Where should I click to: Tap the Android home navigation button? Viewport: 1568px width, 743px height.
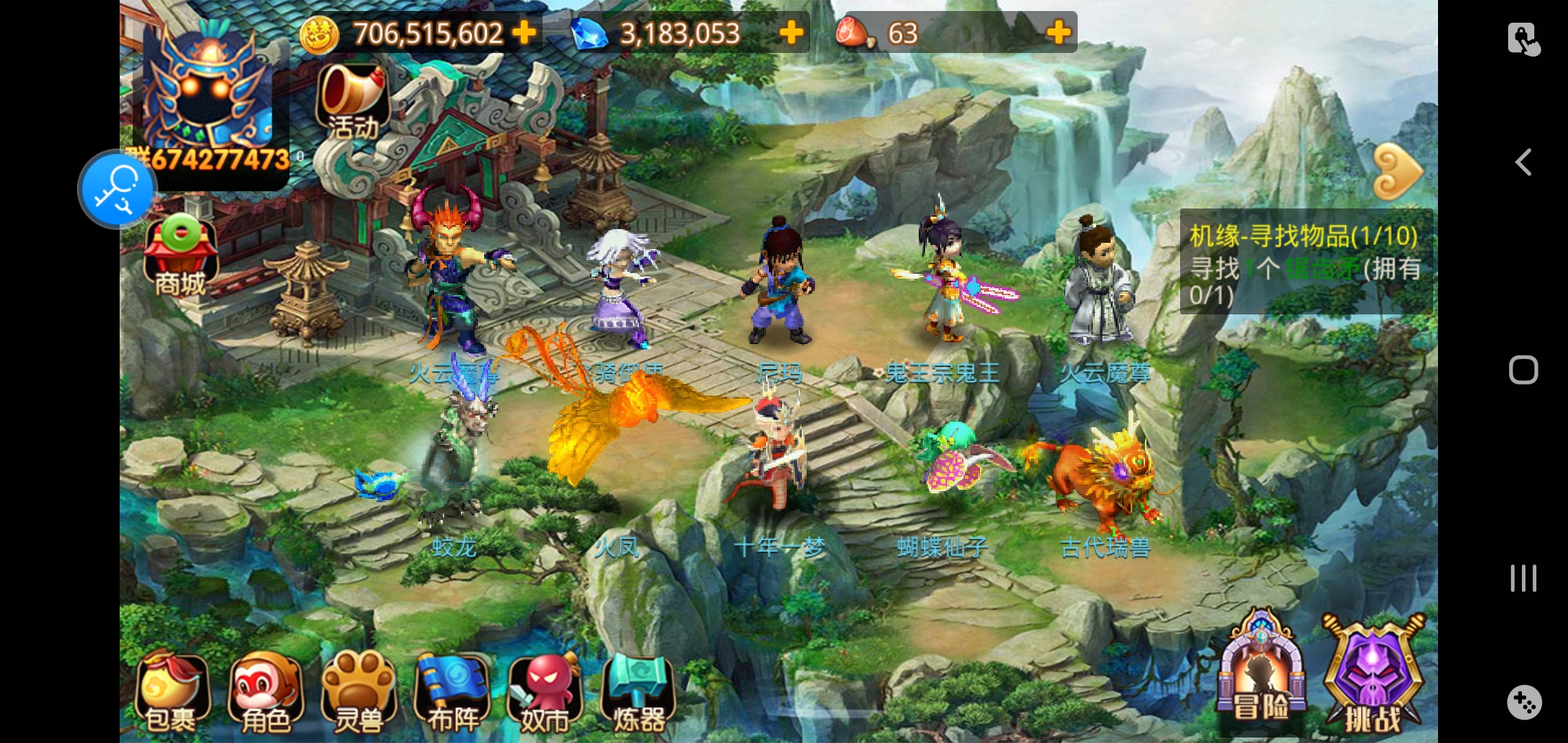[x=1523, y=370]
